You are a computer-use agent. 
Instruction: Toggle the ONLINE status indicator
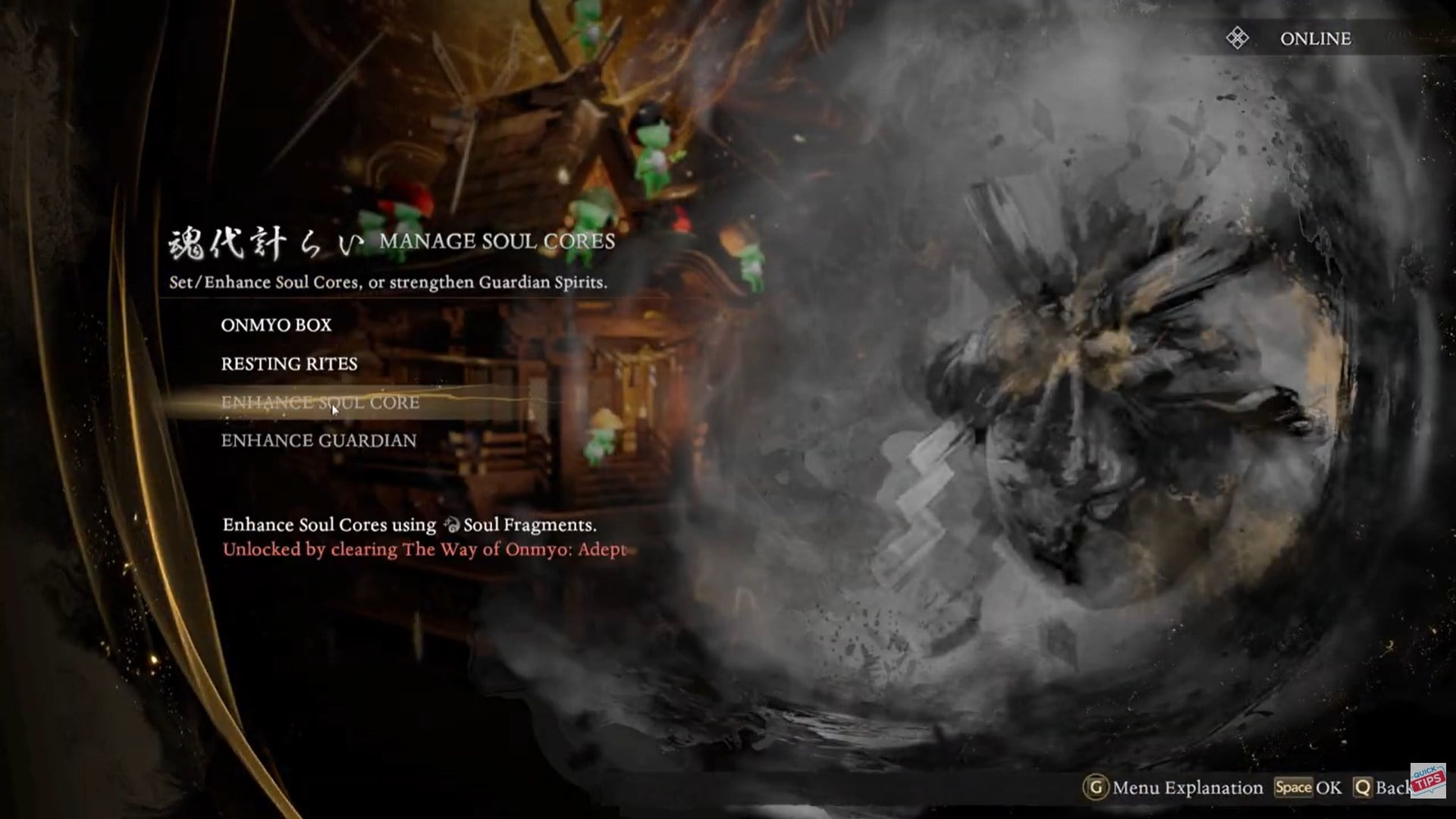click(1316, 38)
